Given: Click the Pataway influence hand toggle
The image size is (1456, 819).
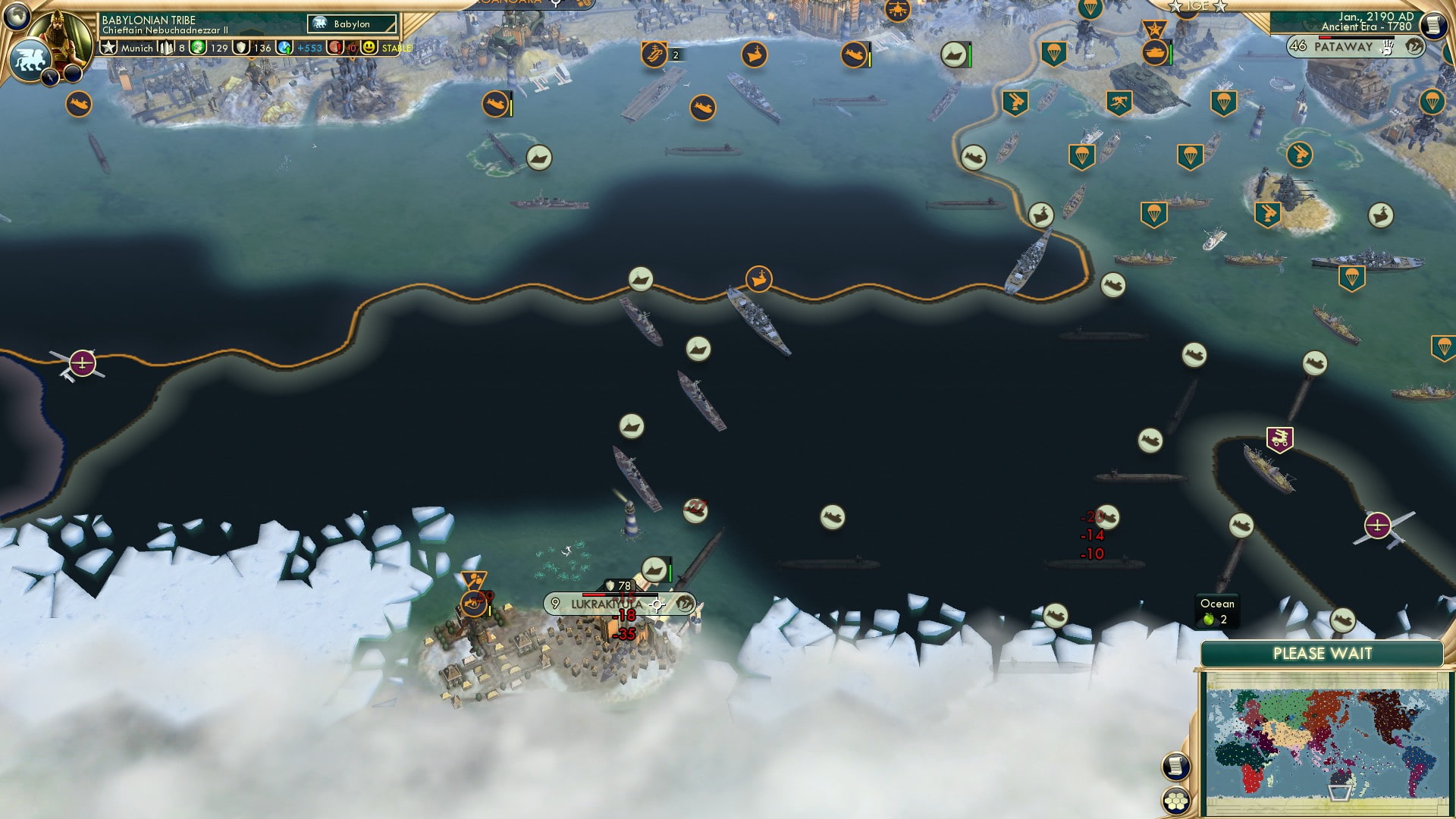Looking at the screenshot, I should (1388, 48).
